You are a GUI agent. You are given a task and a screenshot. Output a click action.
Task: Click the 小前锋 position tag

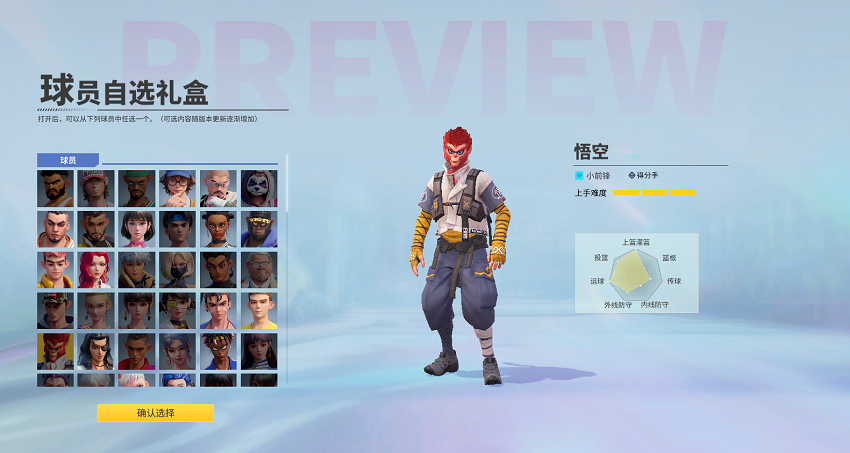pyautogui.click(x=595, y=175)
